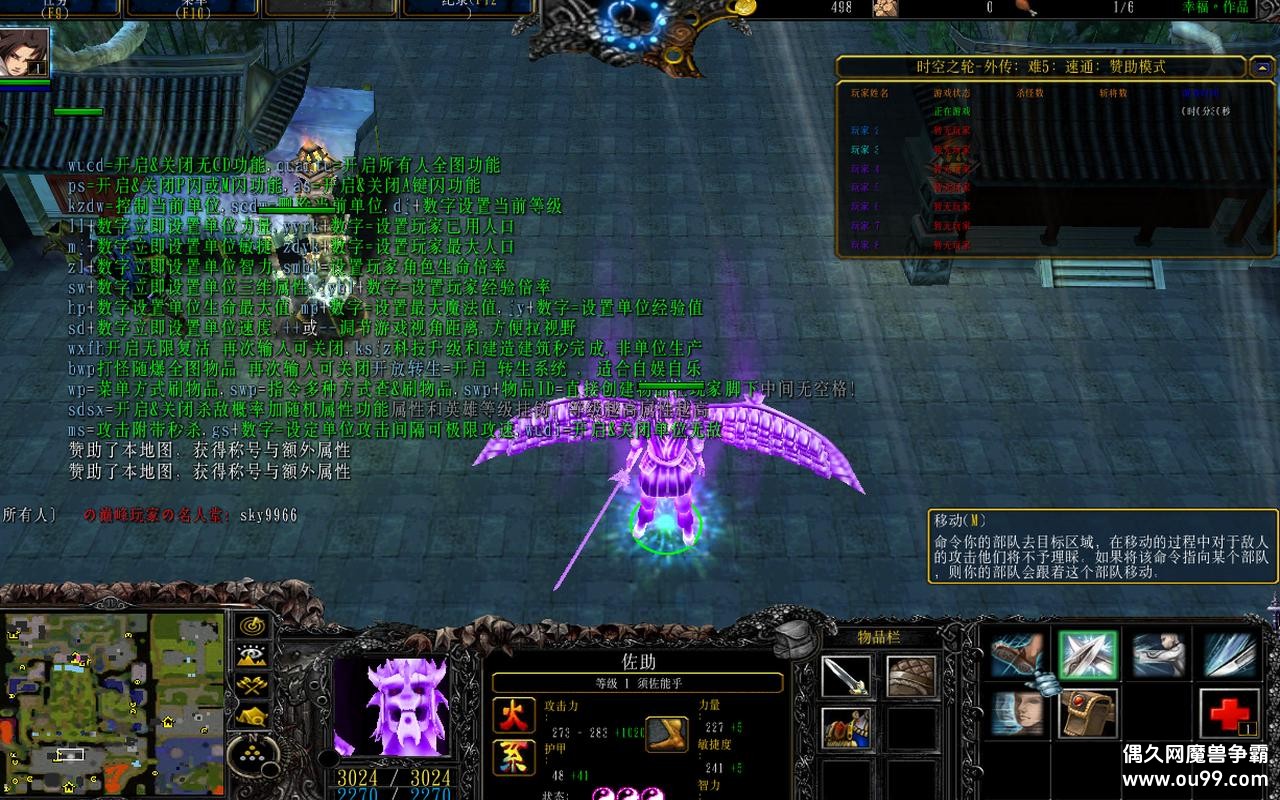This screenshot has width=1280, height=800.
Task: Toggle minimap terrain display button
Action: point(250,656)
